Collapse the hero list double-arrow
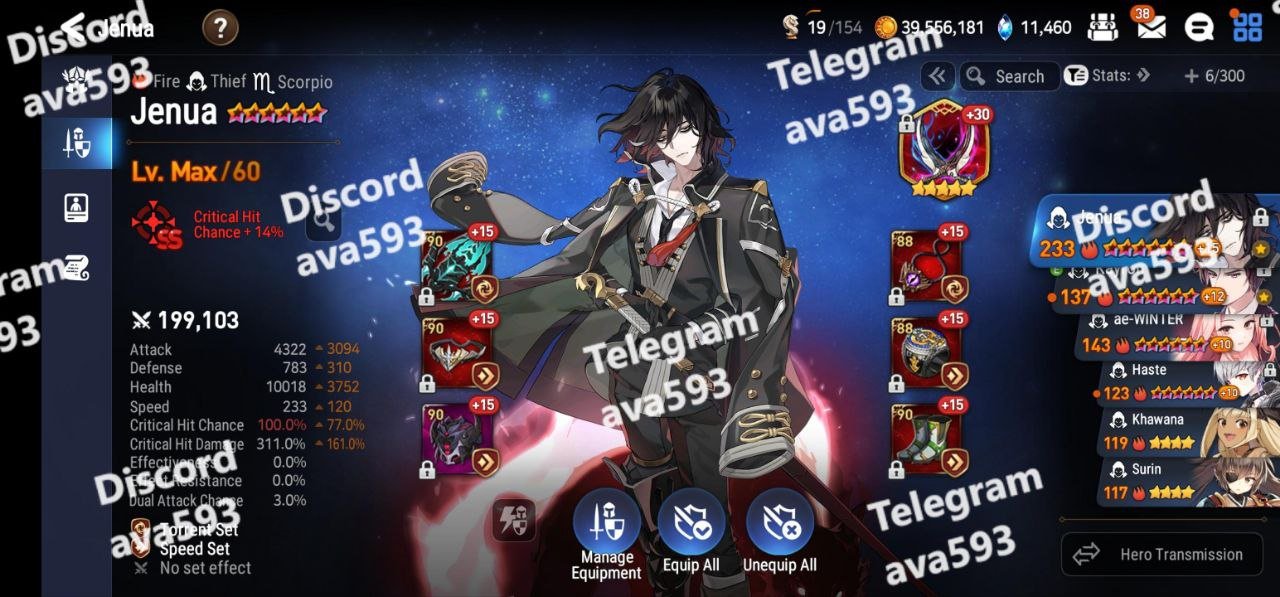Screen dimensions: 1280x597 pos(937,76)
